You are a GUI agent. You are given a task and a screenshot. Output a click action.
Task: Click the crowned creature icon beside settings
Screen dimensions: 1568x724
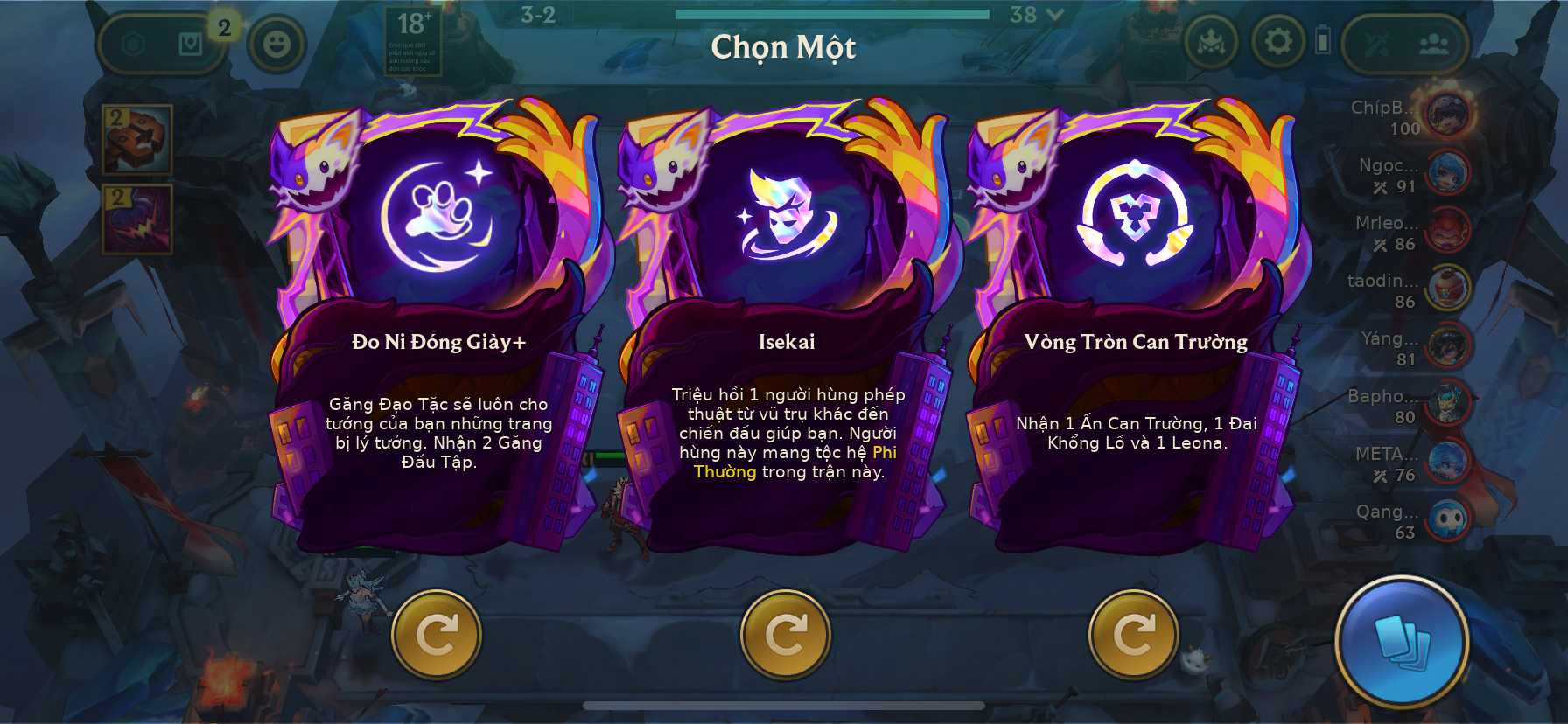(x=1211, y=42)
